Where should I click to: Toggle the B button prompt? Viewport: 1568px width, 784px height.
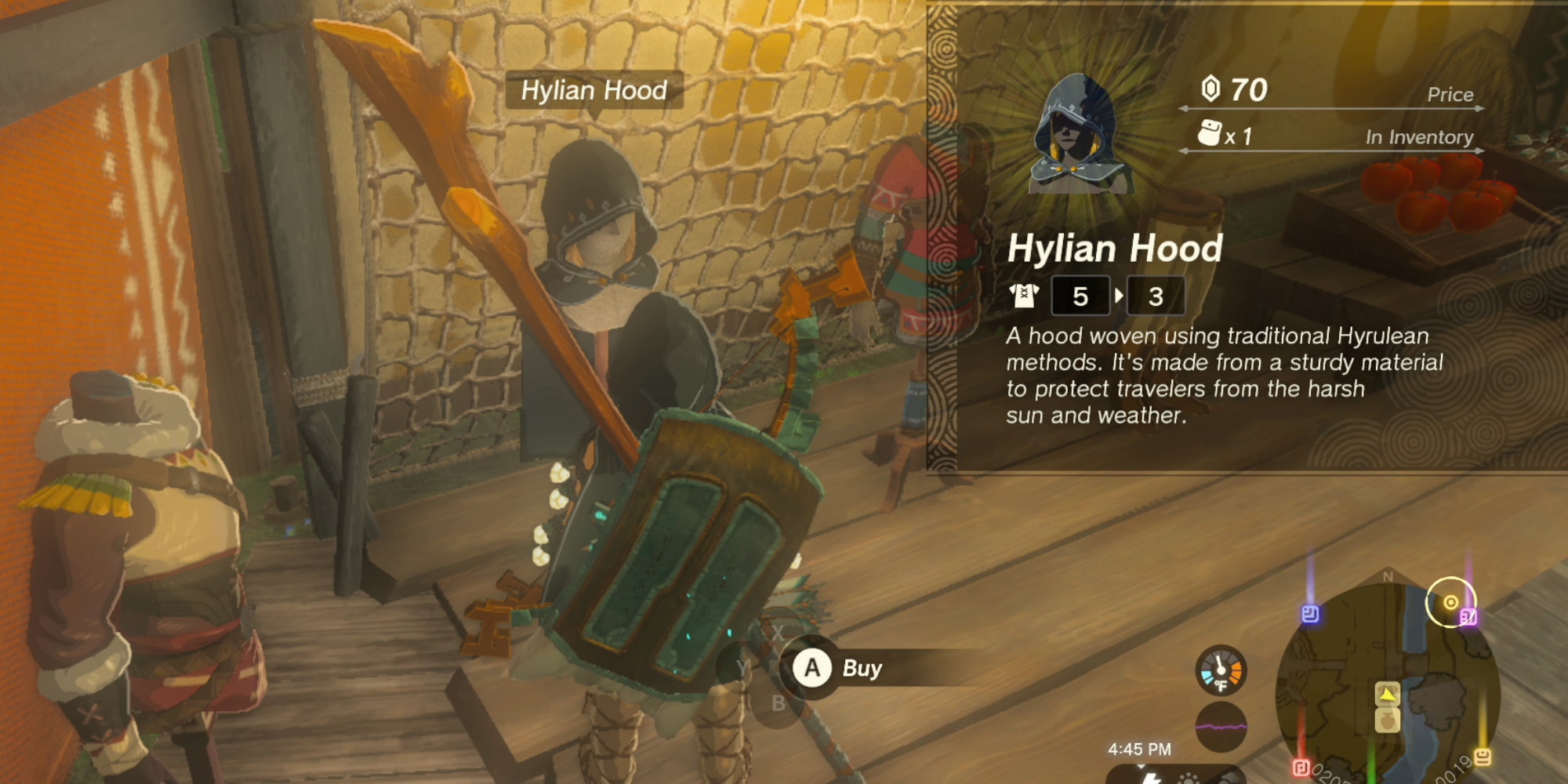pyautogui.click(x=779, y=702)
